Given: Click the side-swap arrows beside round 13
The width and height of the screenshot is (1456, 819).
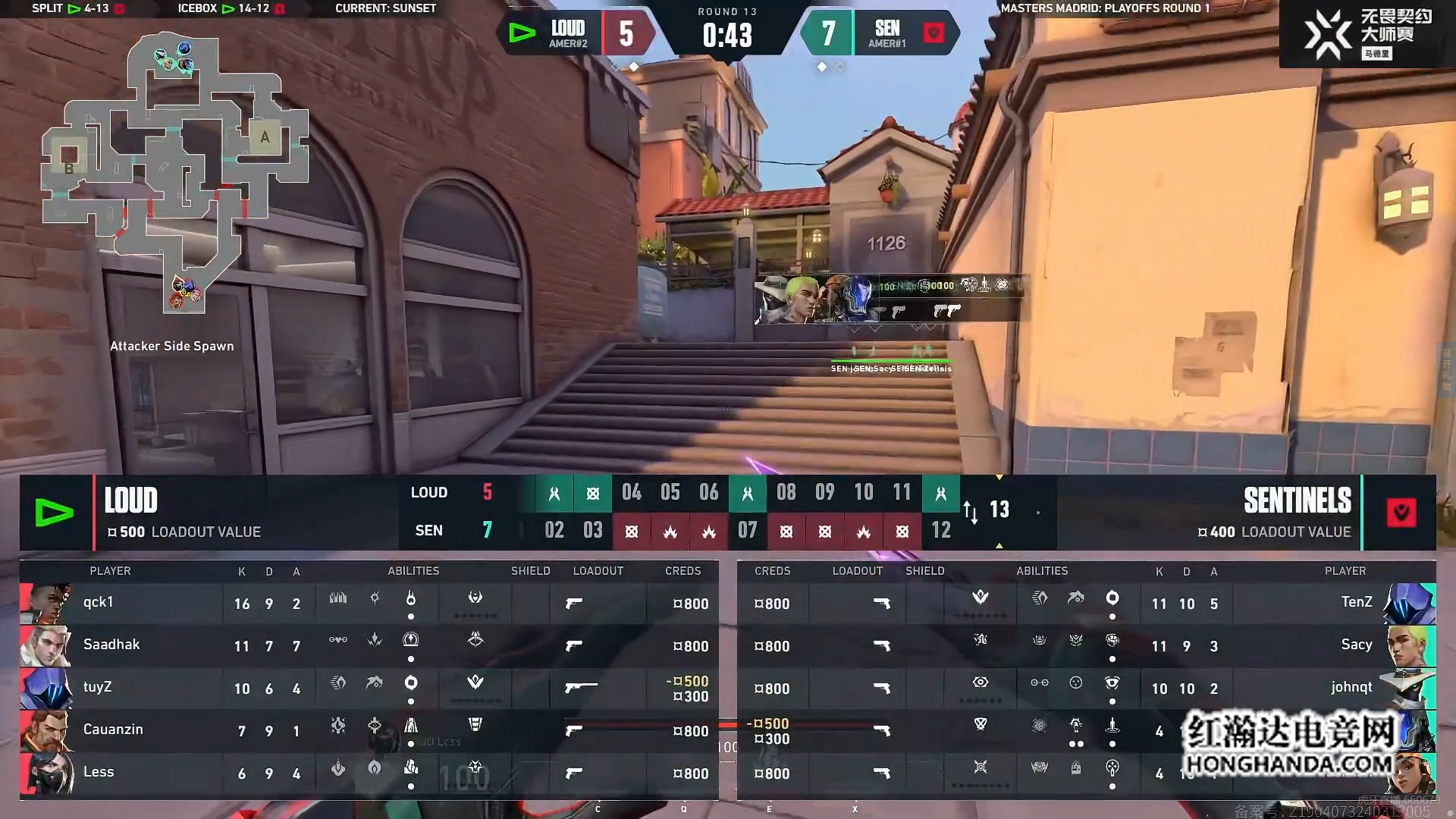Looking at the screenshot, I should 971,512.
